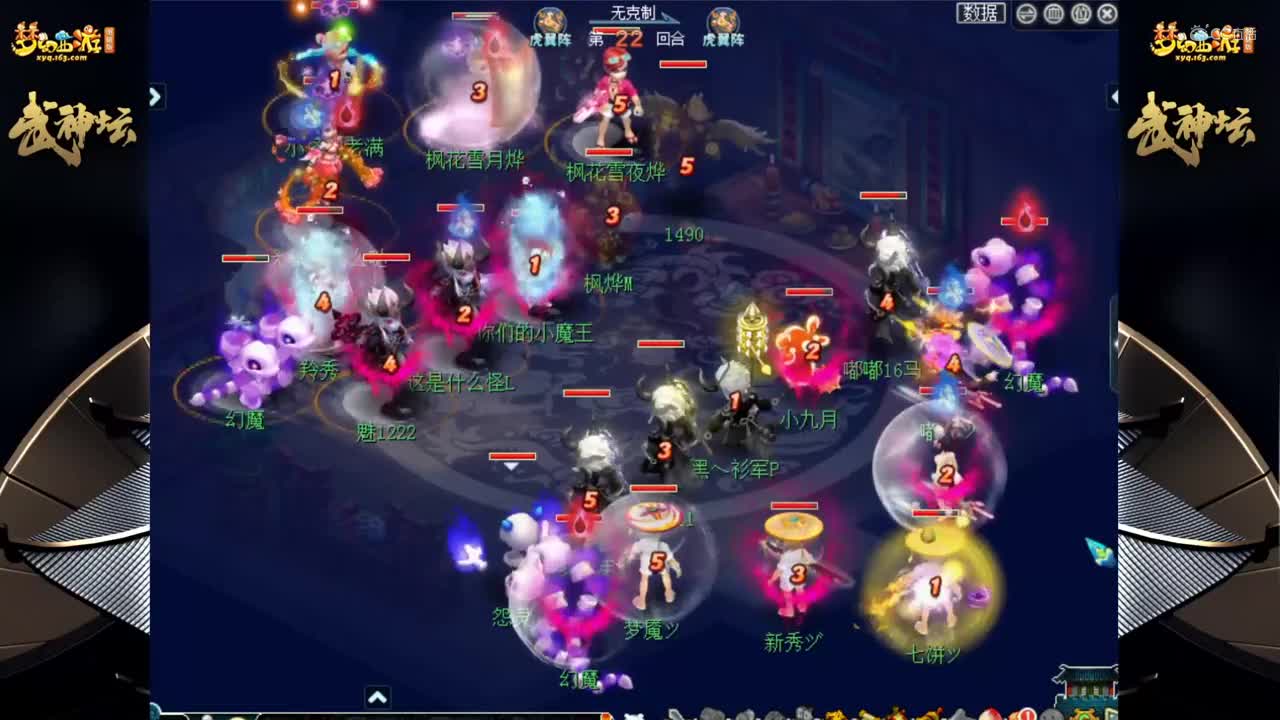This screenshot has width=1280, height=720.
Task: Click the battle speed arrows icon near the close button
Action: pyautogui.click(x=1024, y=13)
